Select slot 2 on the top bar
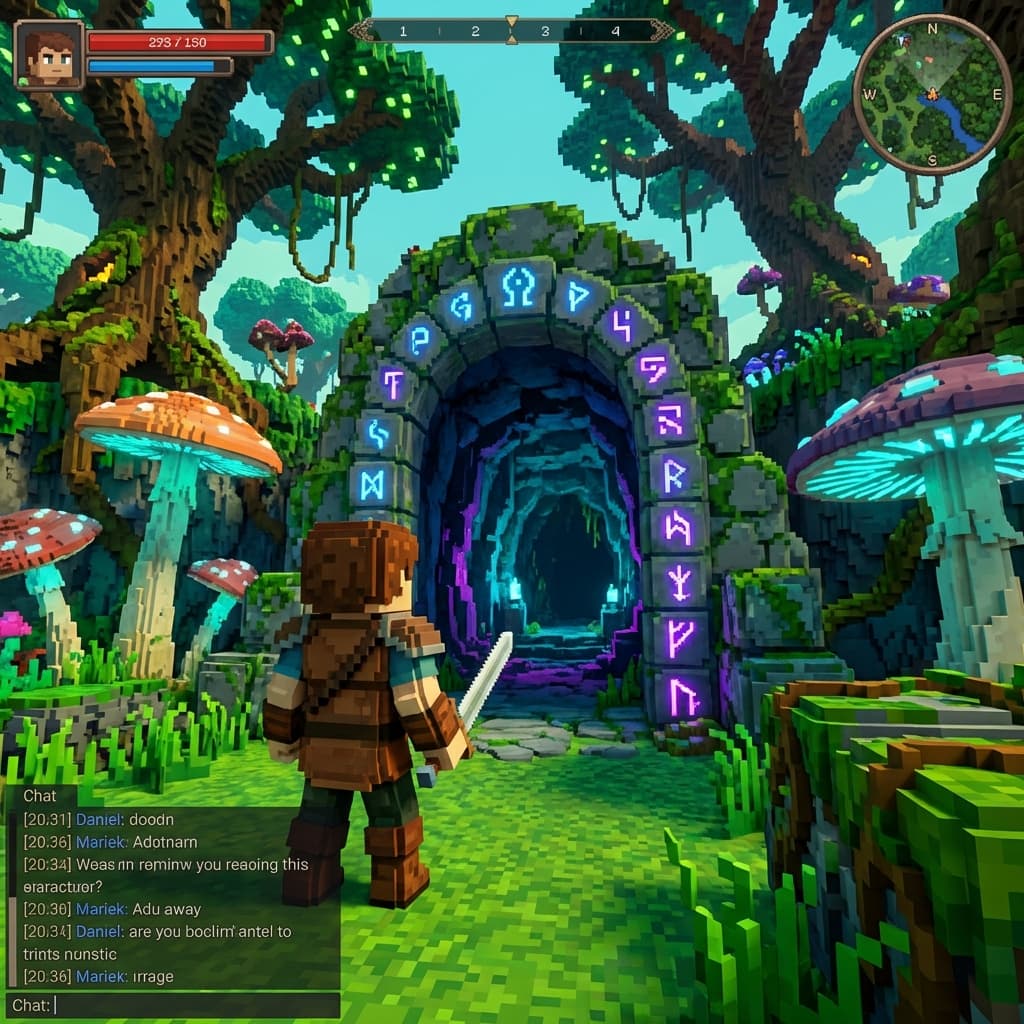Image resolution: width=1024 pixels, height=1024 pixels. pyautogui.click(x=475, y=31)
